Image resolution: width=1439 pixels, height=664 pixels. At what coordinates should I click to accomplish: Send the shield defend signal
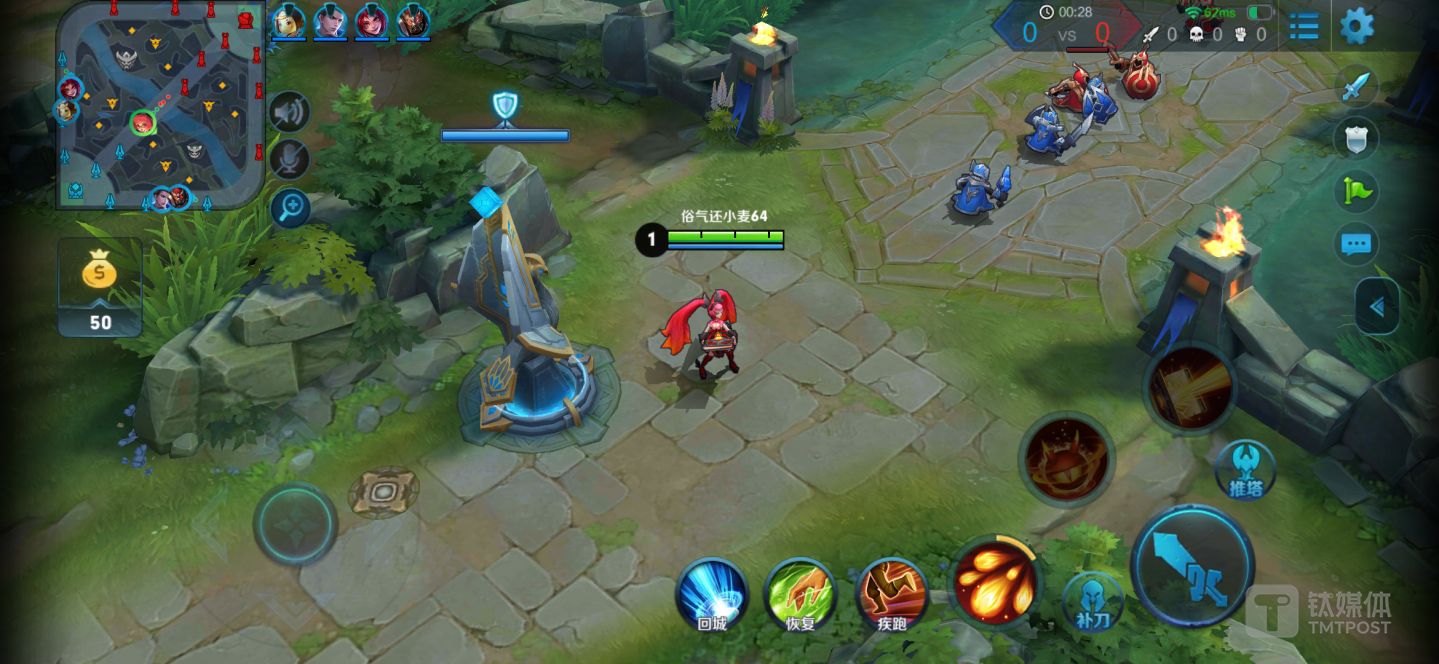click(1356, 139)
